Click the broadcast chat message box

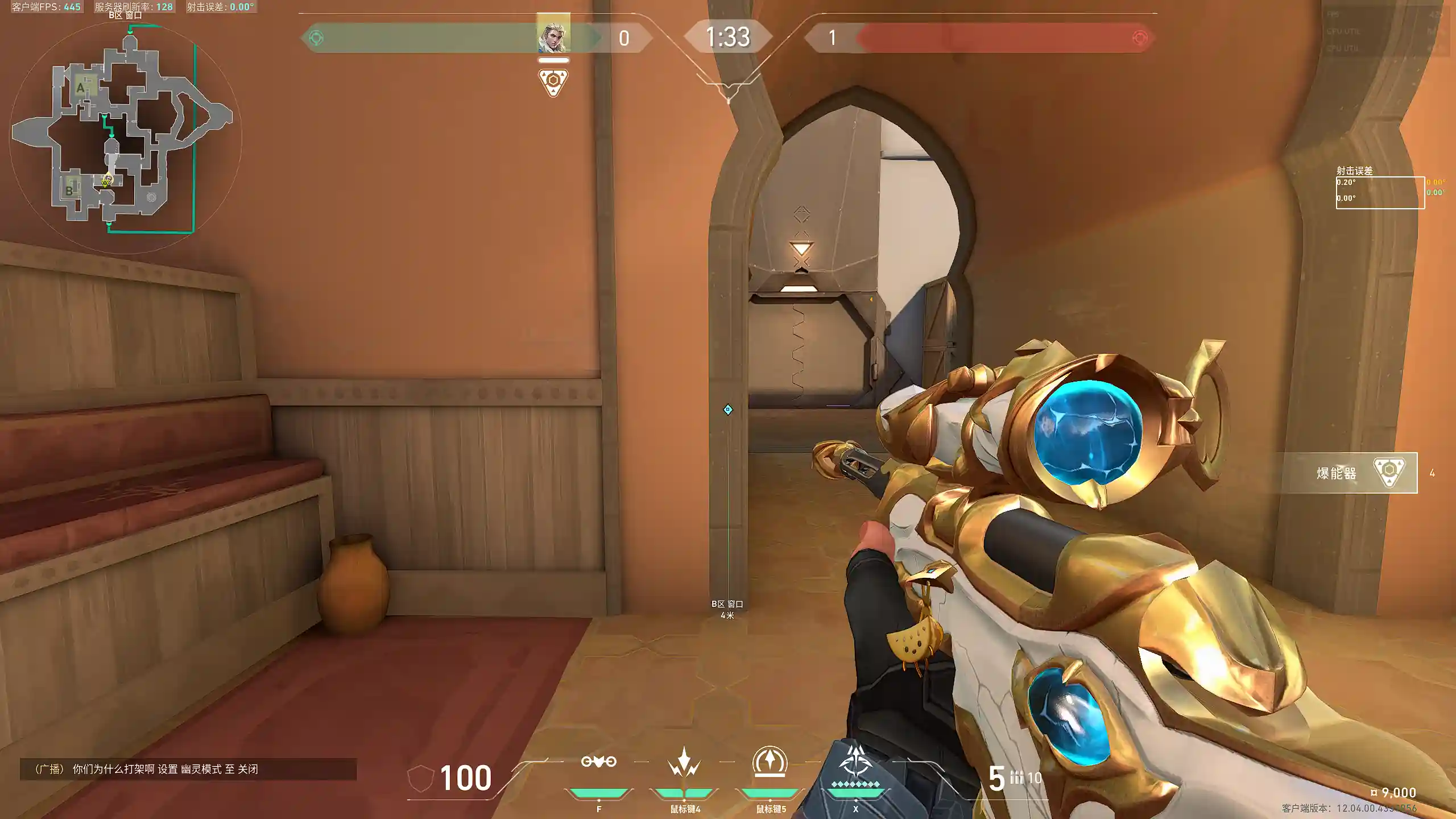click(188, 769)
